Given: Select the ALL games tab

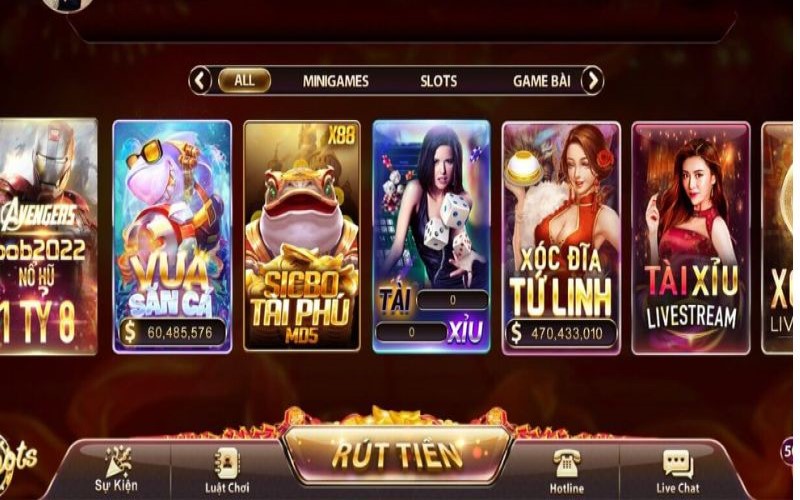Looking at the screenshot, I should click(x=244, y=81).
